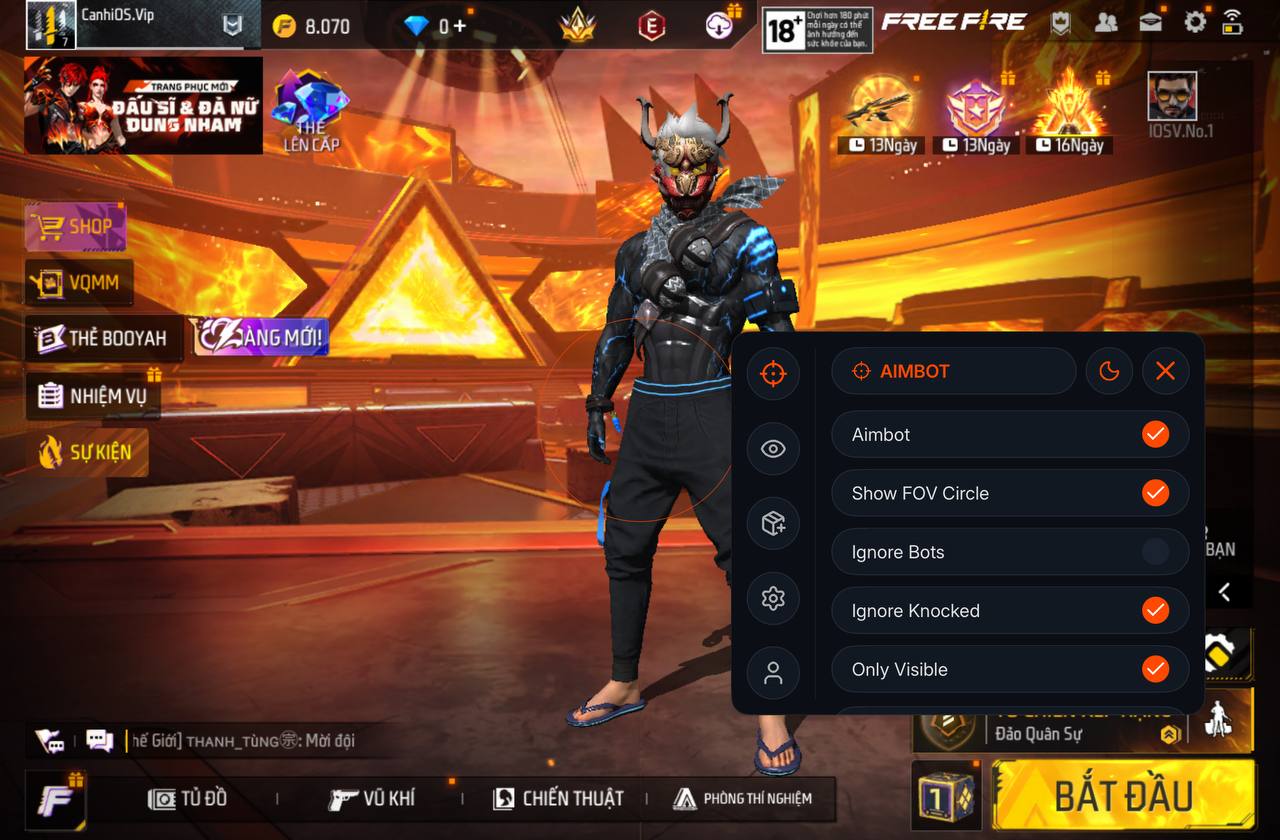Open the guild shield icon
Viewport: 1280px width, 840px height.
1060,20
